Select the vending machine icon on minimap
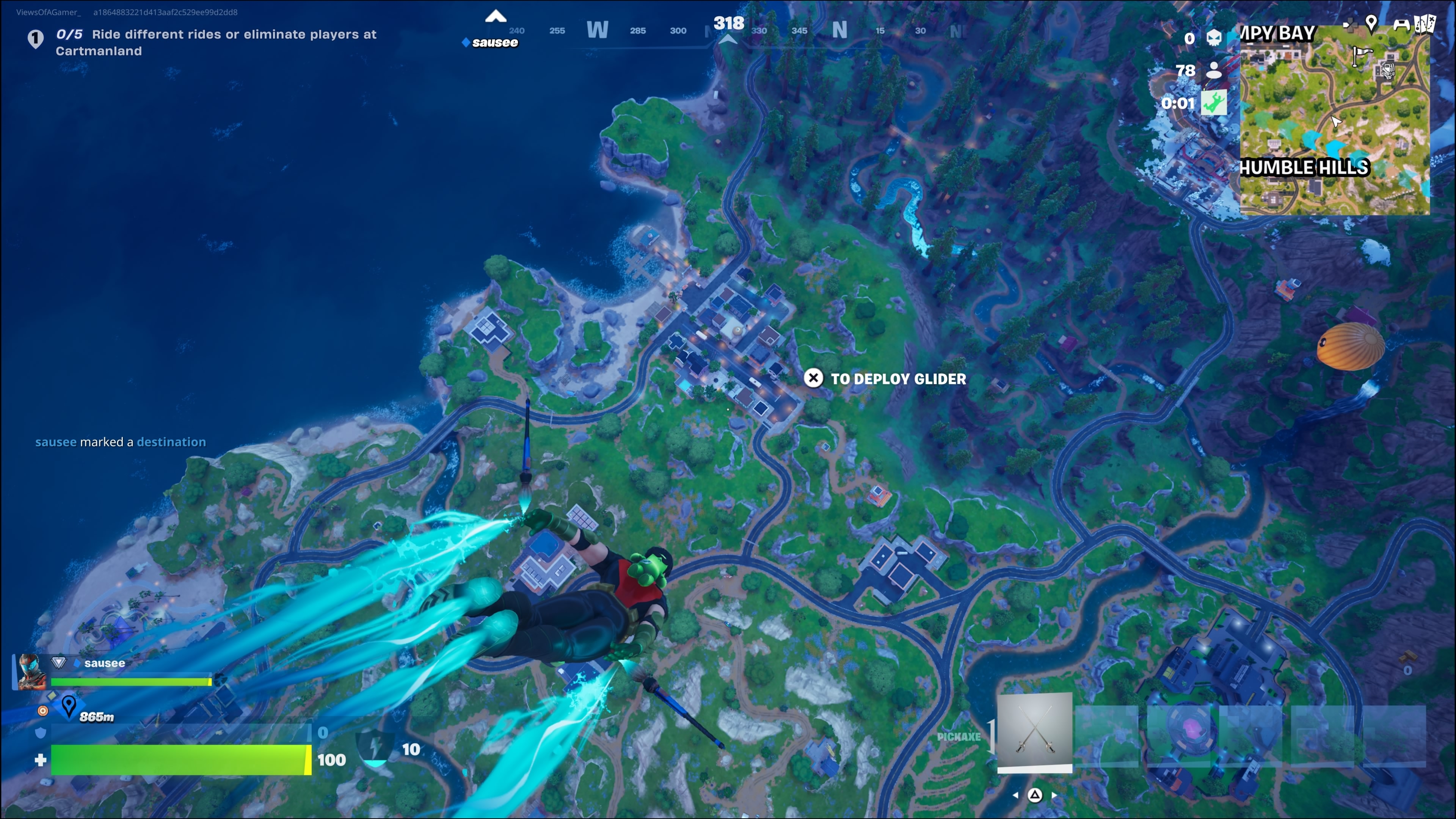Viewport: 1456px width, 819px height. (x=1388, y=71)
